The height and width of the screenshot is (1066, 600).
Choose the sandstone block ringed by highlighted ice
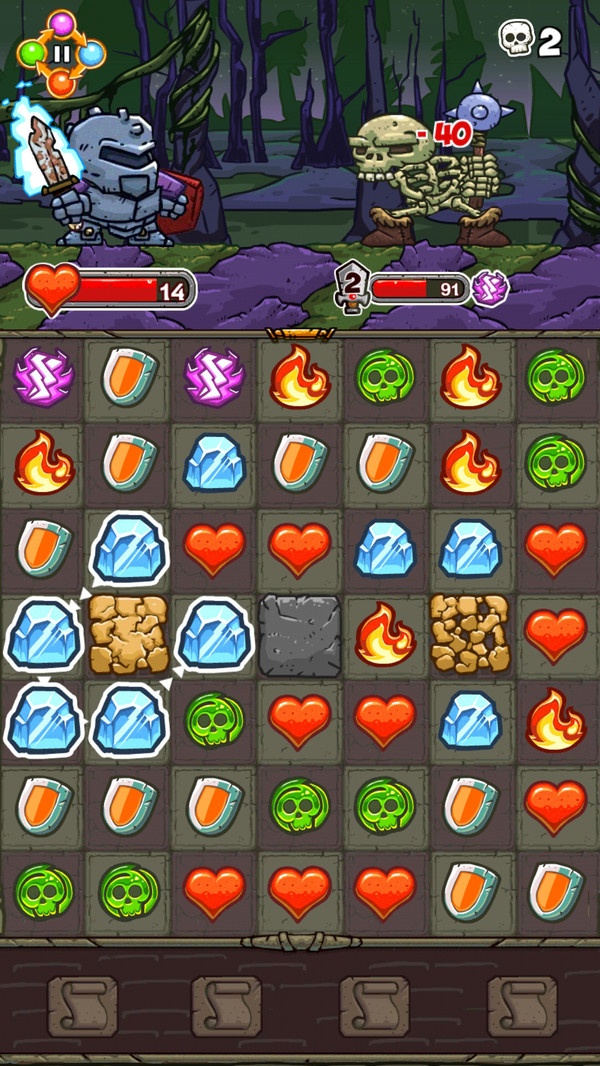coord(129,635)
